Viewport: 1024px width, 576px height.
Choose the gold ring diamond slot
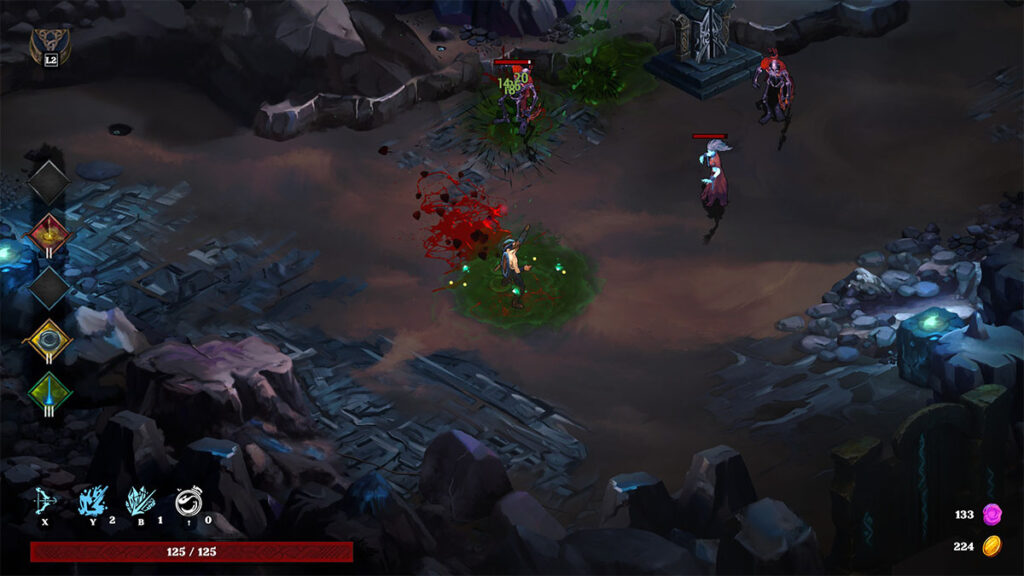pos(49,340)
